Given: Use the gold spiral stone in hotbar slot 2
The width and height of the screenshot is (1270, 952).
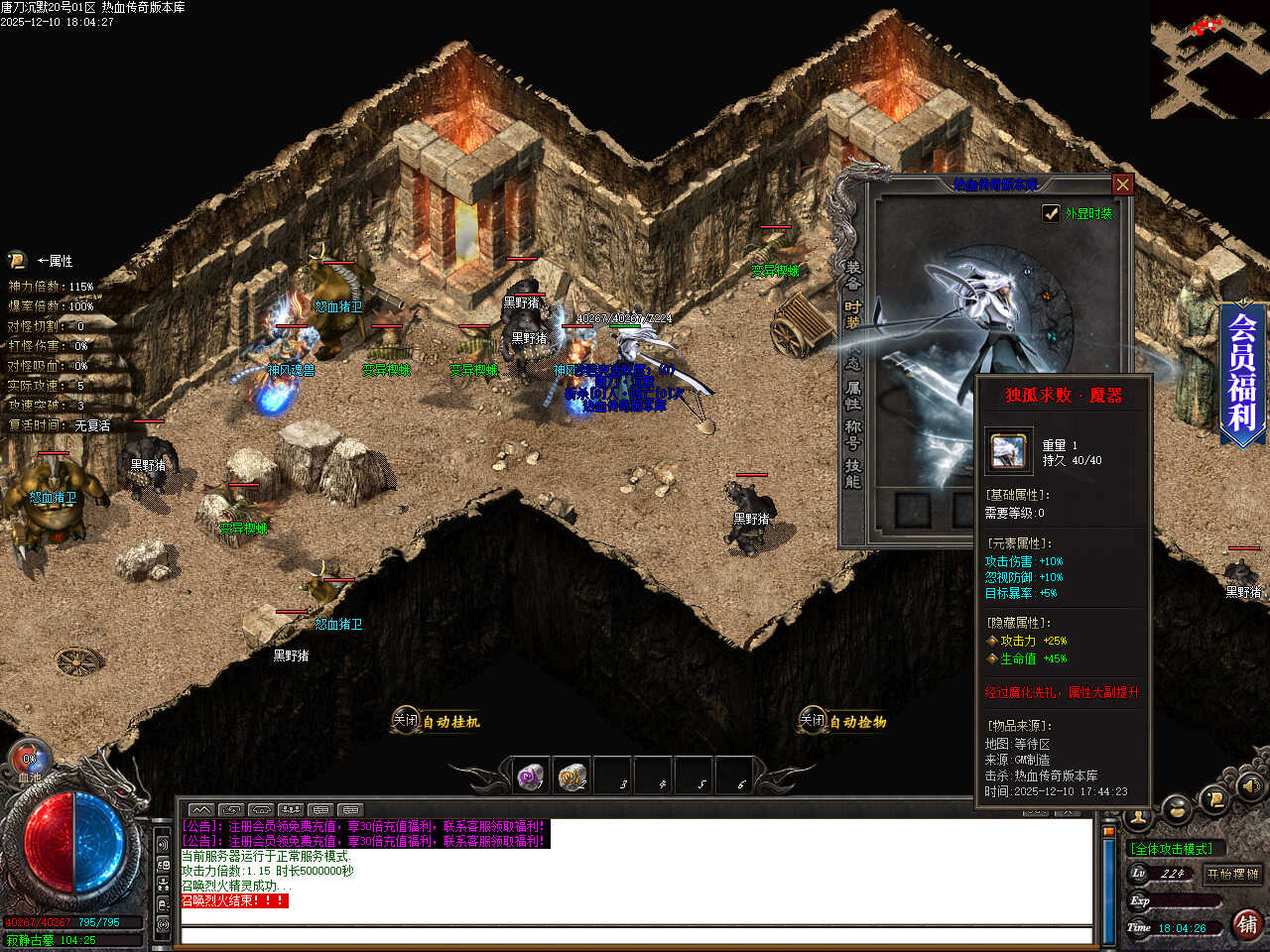Looking at the screenshot, I should click(572, 776).
